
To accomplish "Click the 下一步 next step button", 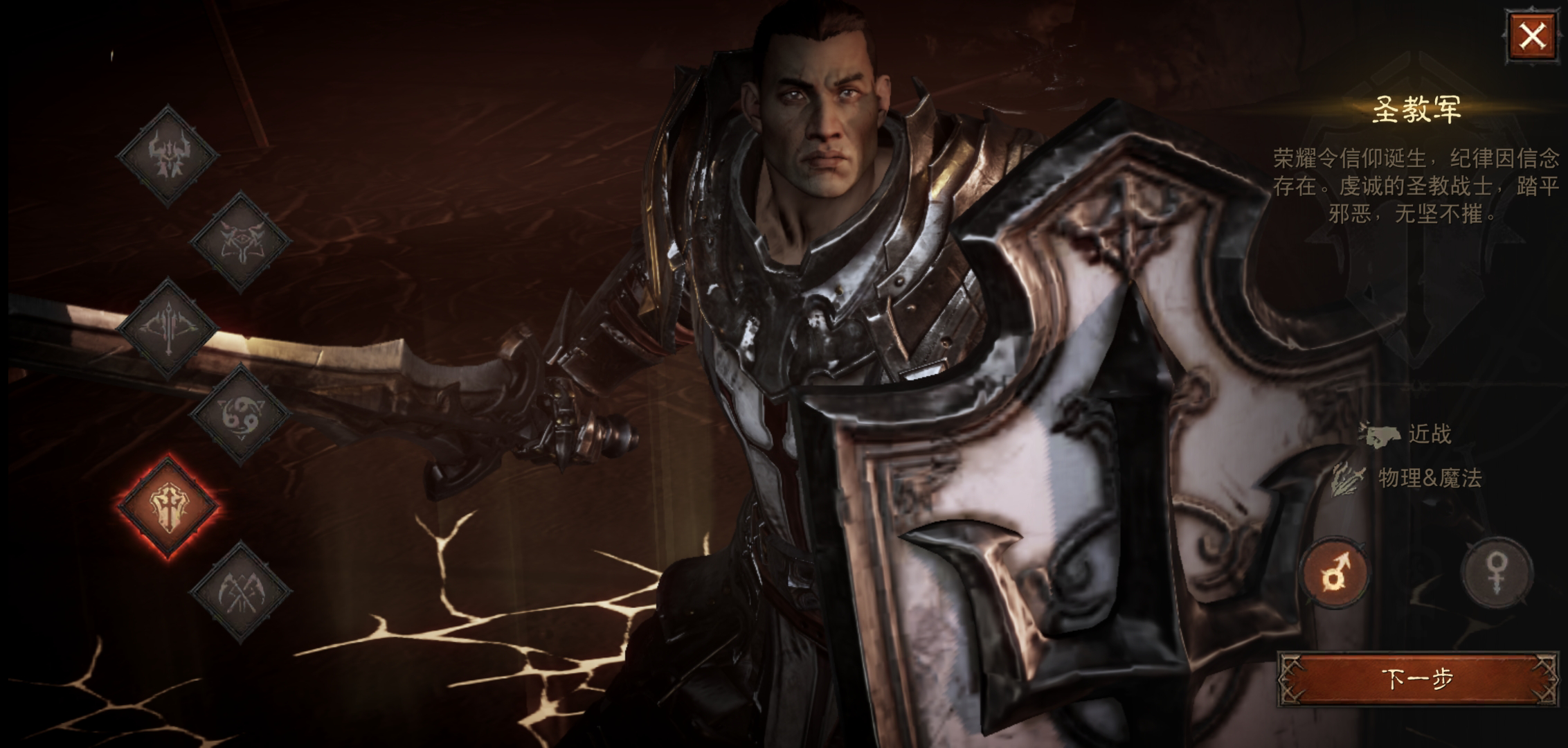I will [x=1416, y=678].
